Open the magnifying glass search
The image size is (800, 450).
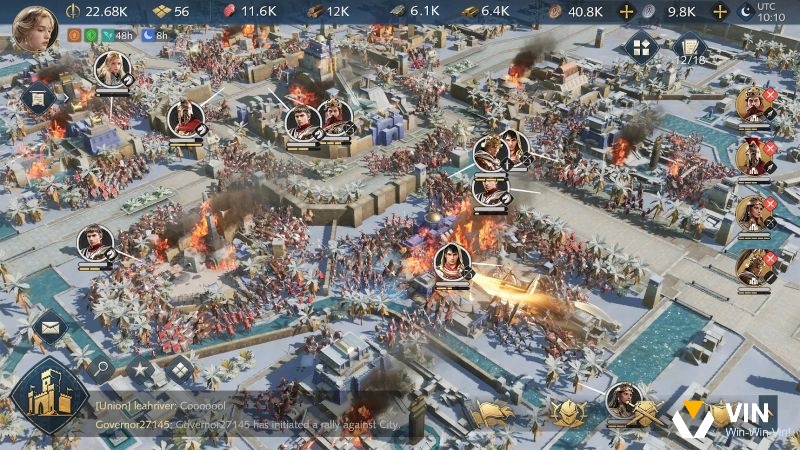[x=101, y=368]
